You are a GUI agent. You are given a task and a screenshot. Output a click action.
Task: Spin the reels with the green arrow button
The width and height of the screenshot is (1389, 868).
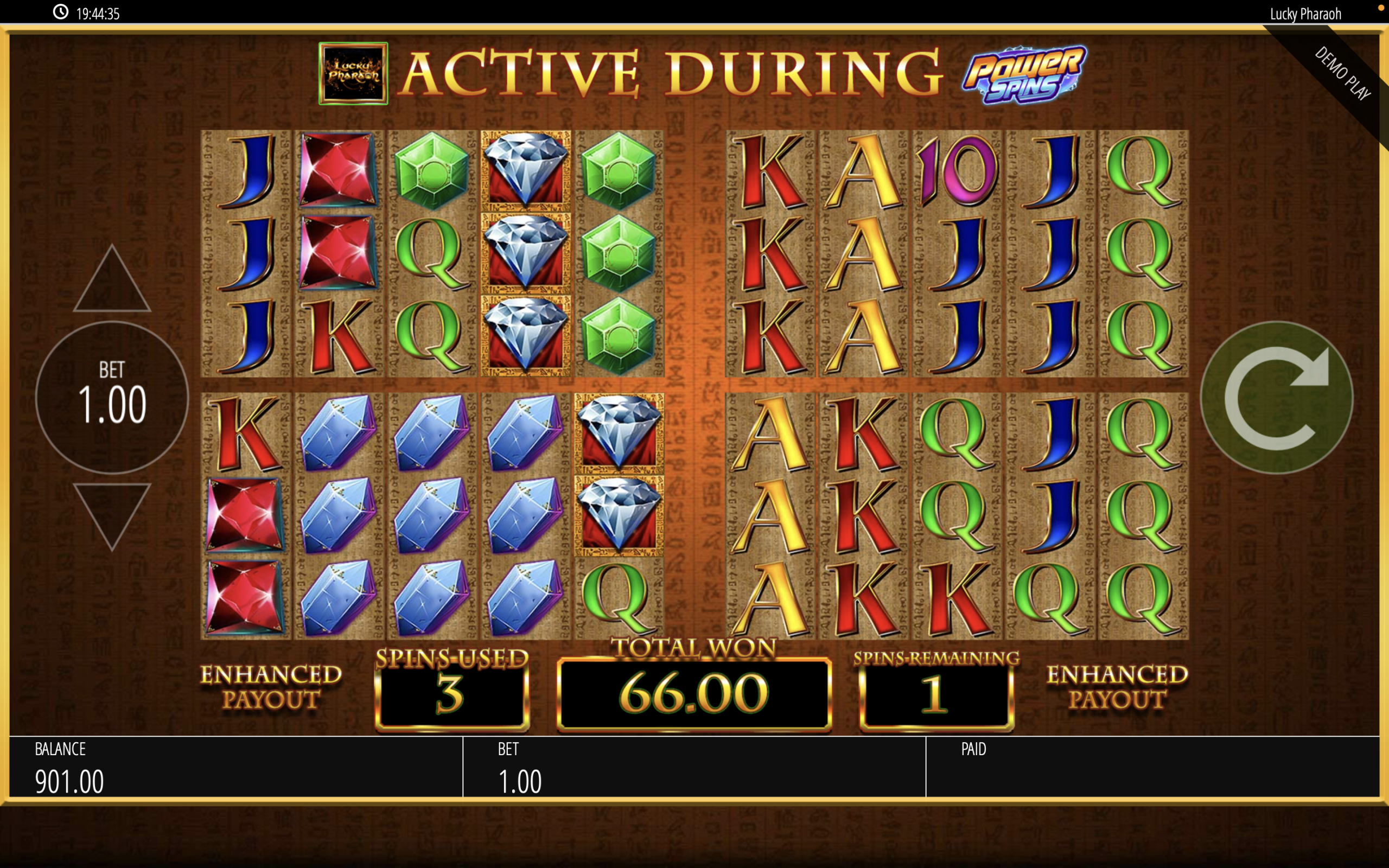(x=1277, y=397)
